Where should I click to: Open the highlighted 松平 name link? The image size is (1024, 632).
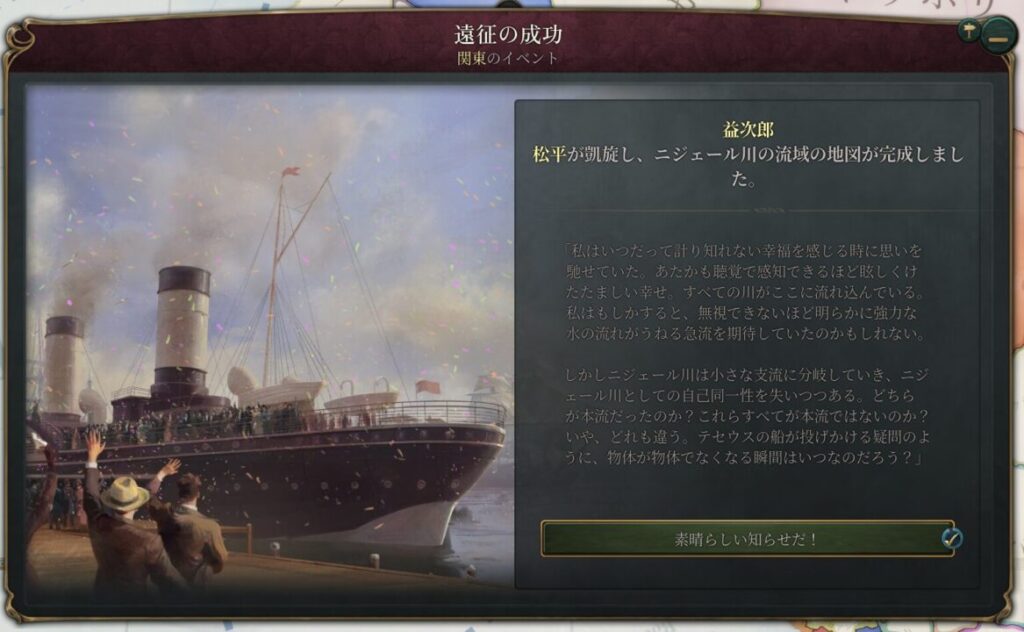pyautogui.click(x=549, y=155)
